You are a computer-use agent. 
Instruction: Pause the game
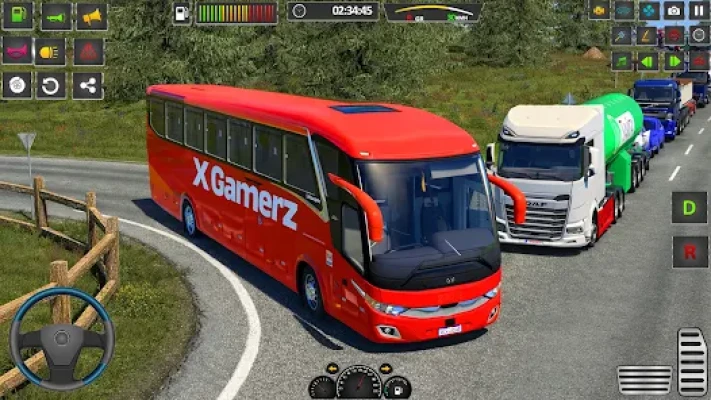click(698, 11)
